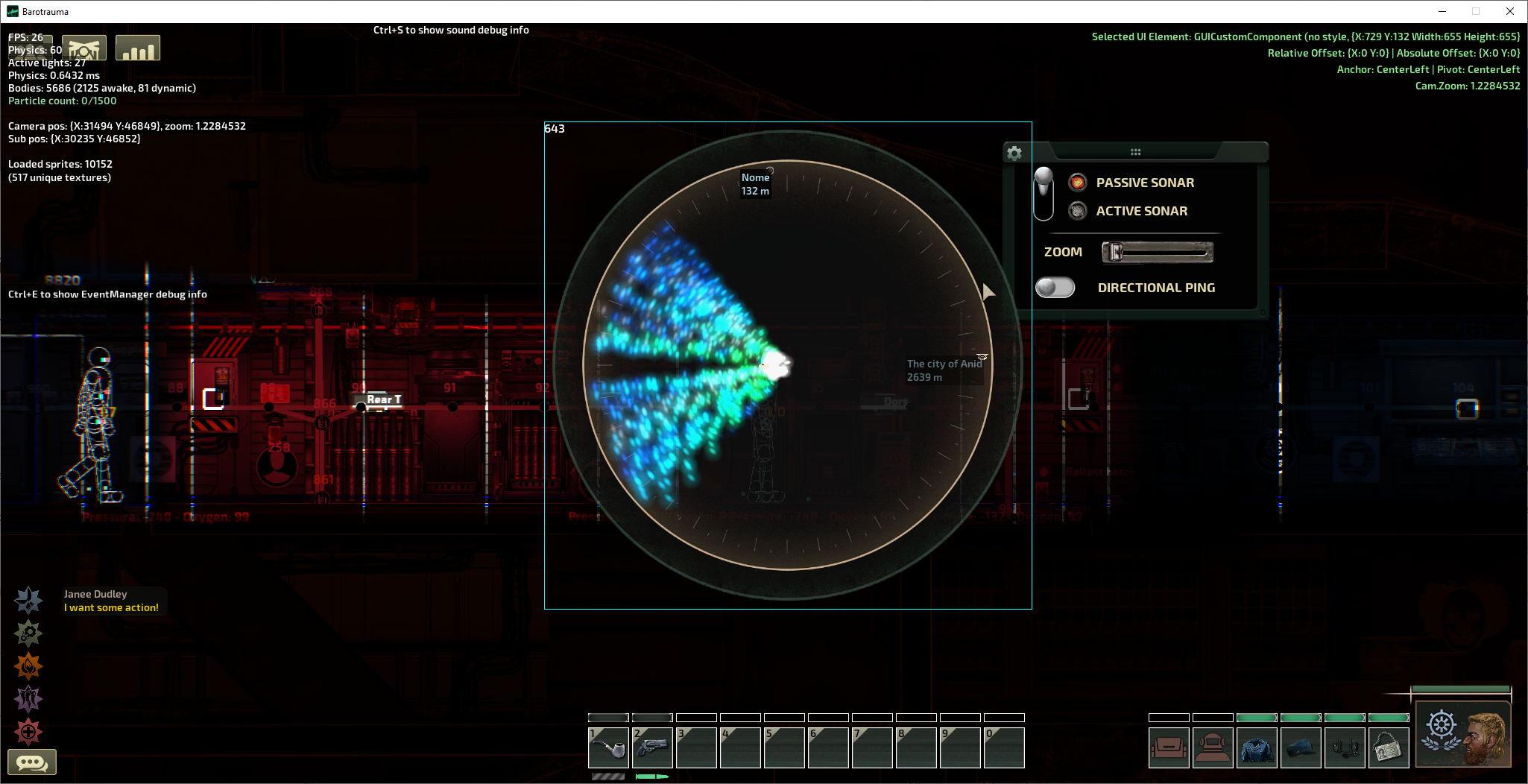Click the bag equipment slot icon

[x=1169, y=747]
